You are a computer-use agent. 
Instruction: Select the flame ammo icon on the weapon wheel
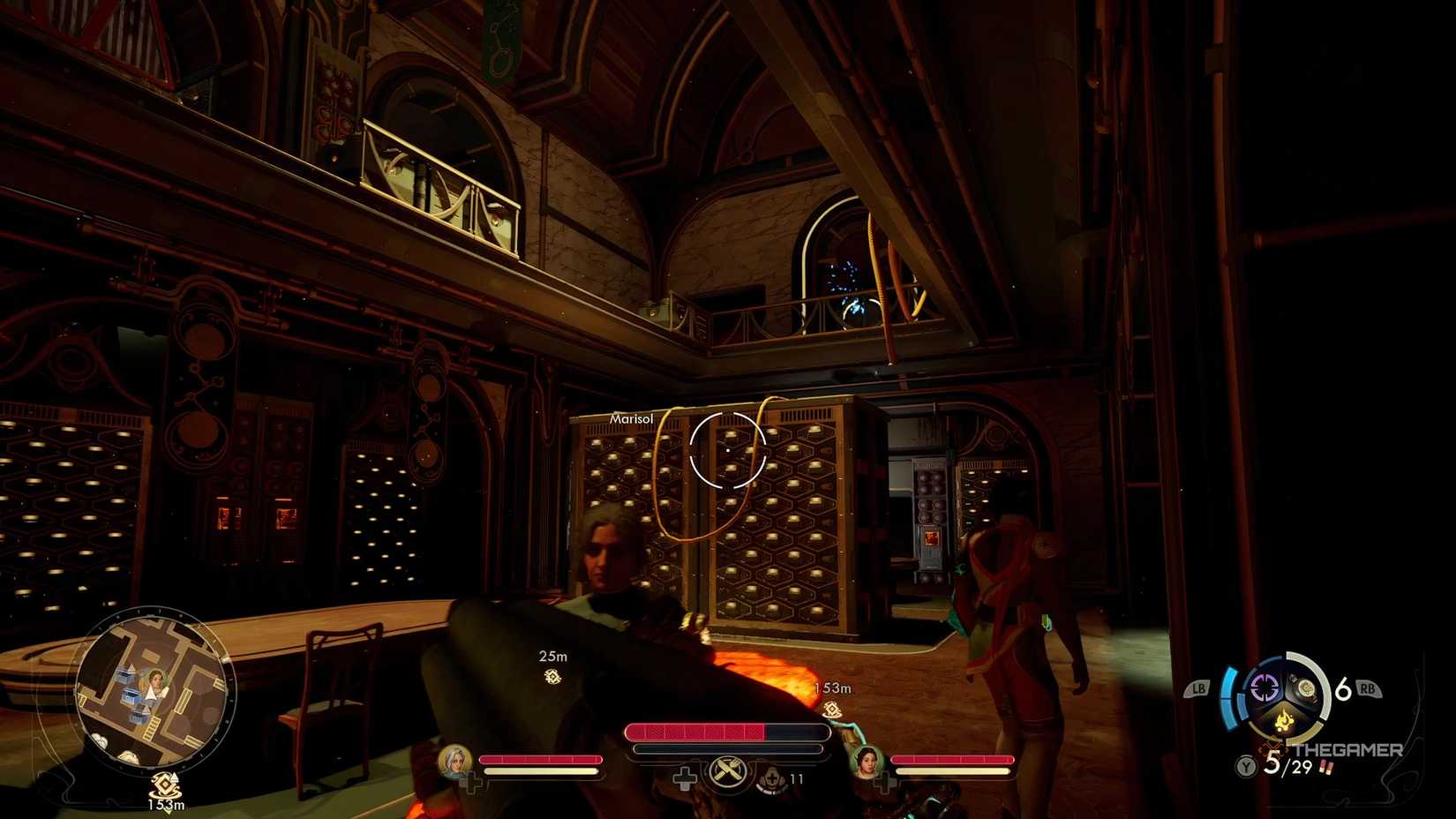point(1284,720)
